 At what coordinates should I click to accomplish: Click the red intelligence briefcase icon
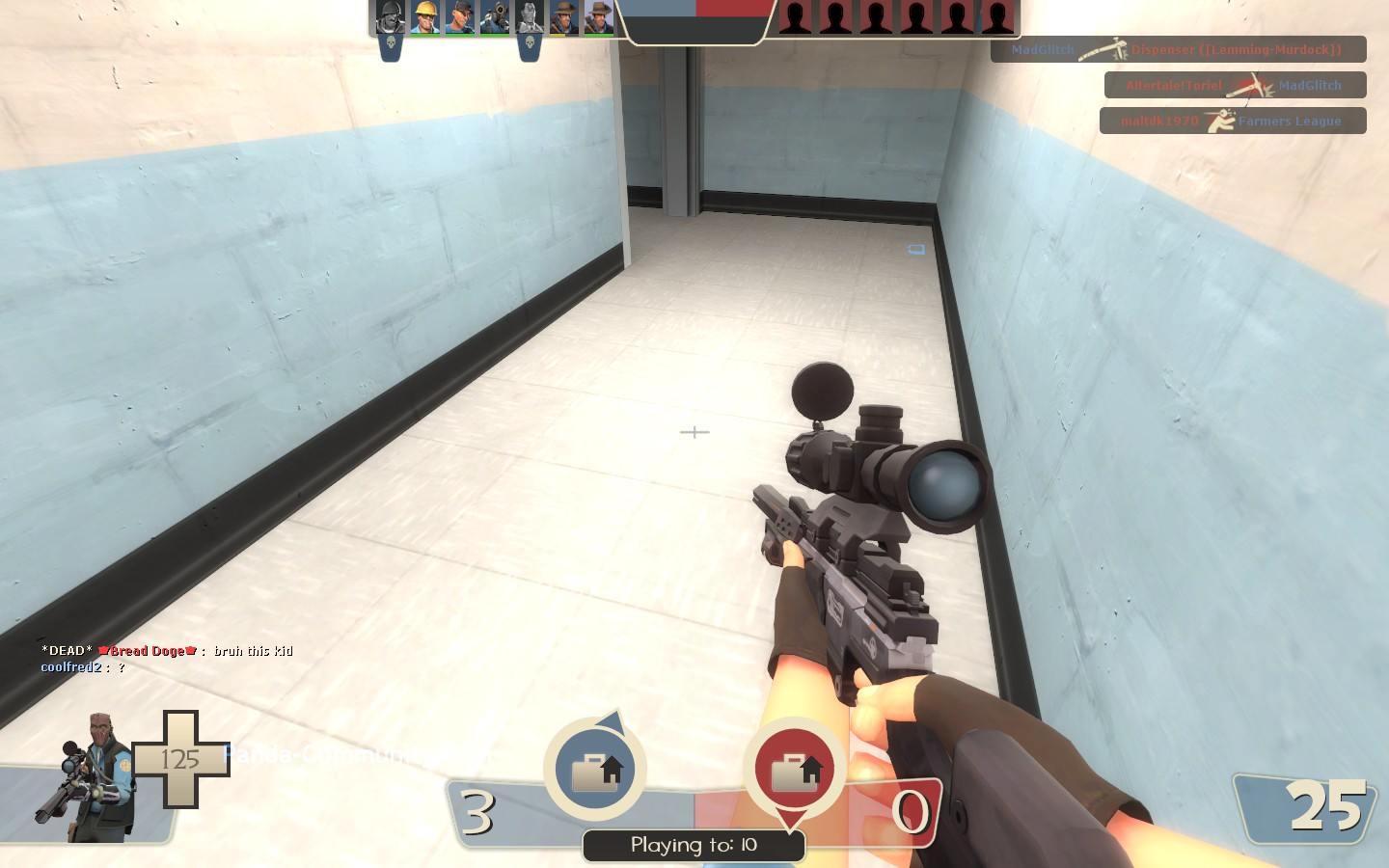[795, 770]
